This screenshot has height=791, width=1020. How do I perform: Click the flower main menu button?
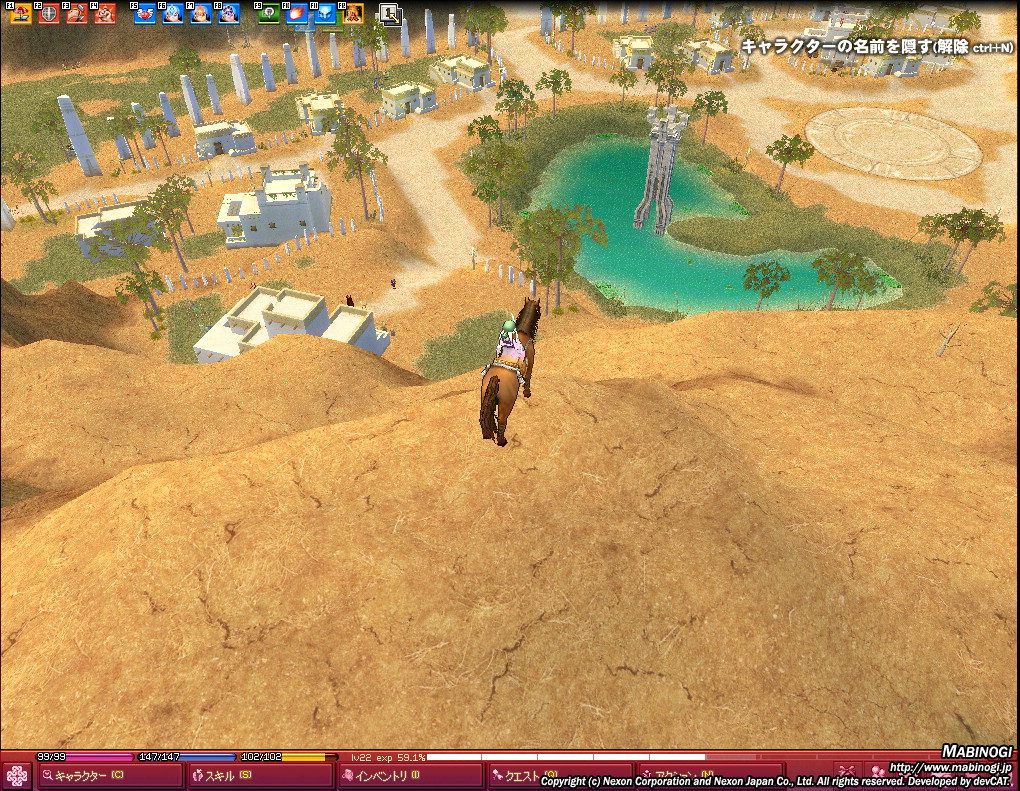[x=17, y=776]
